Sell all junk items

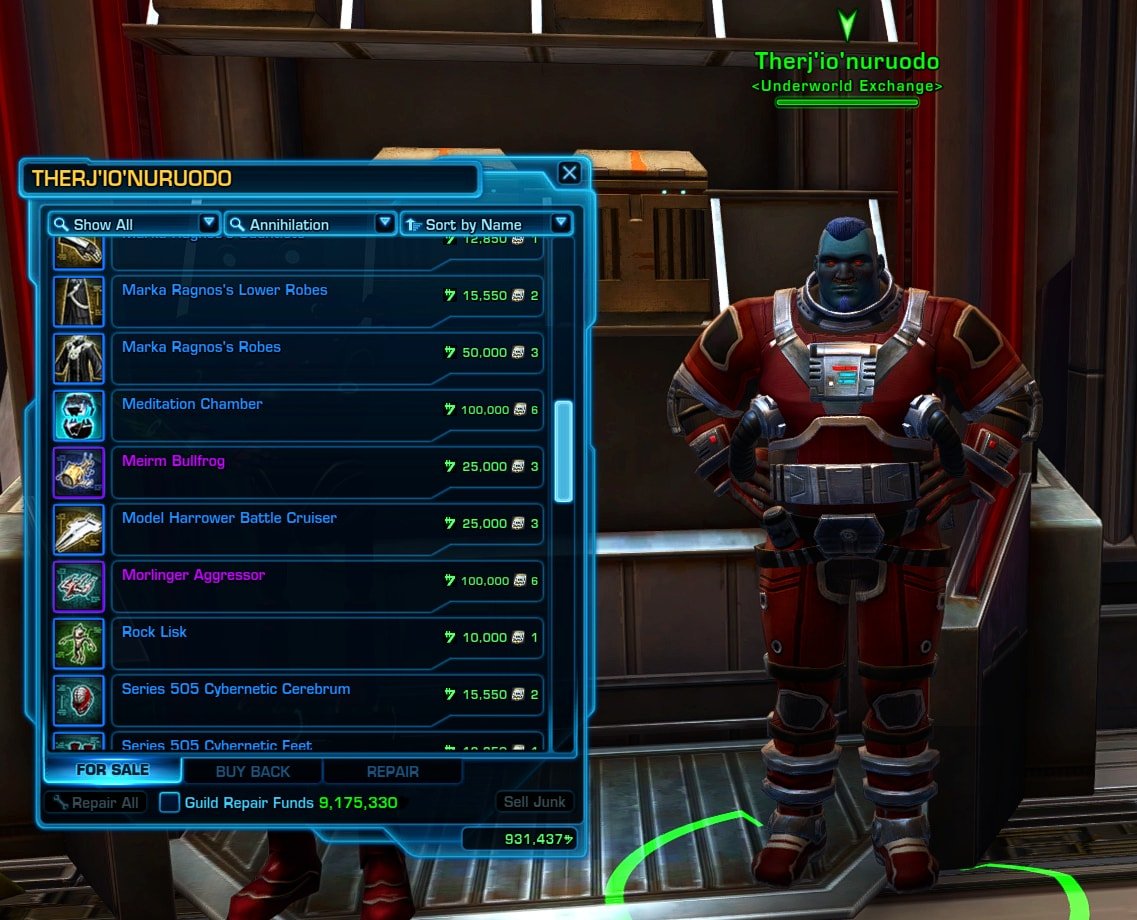click(535, 802)
